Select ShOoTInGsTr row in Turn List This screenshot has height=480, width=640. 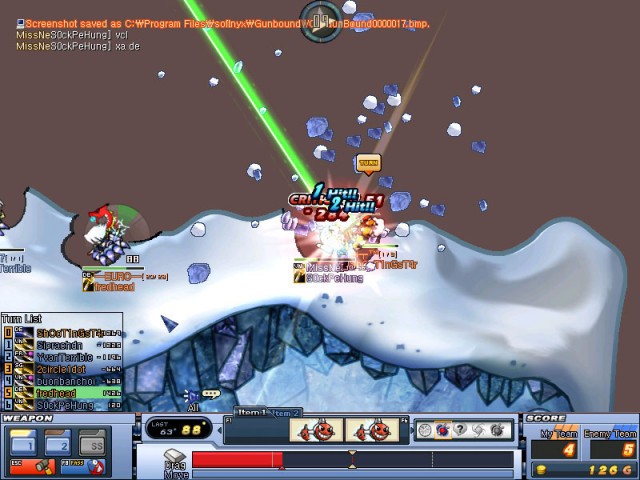63,332
